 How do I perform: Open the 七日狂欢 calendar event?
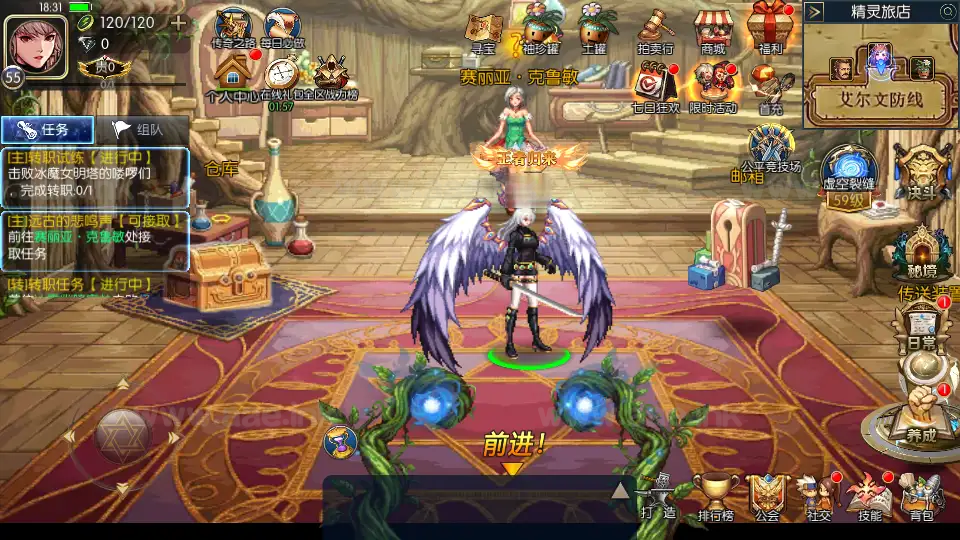click(655, 85)
